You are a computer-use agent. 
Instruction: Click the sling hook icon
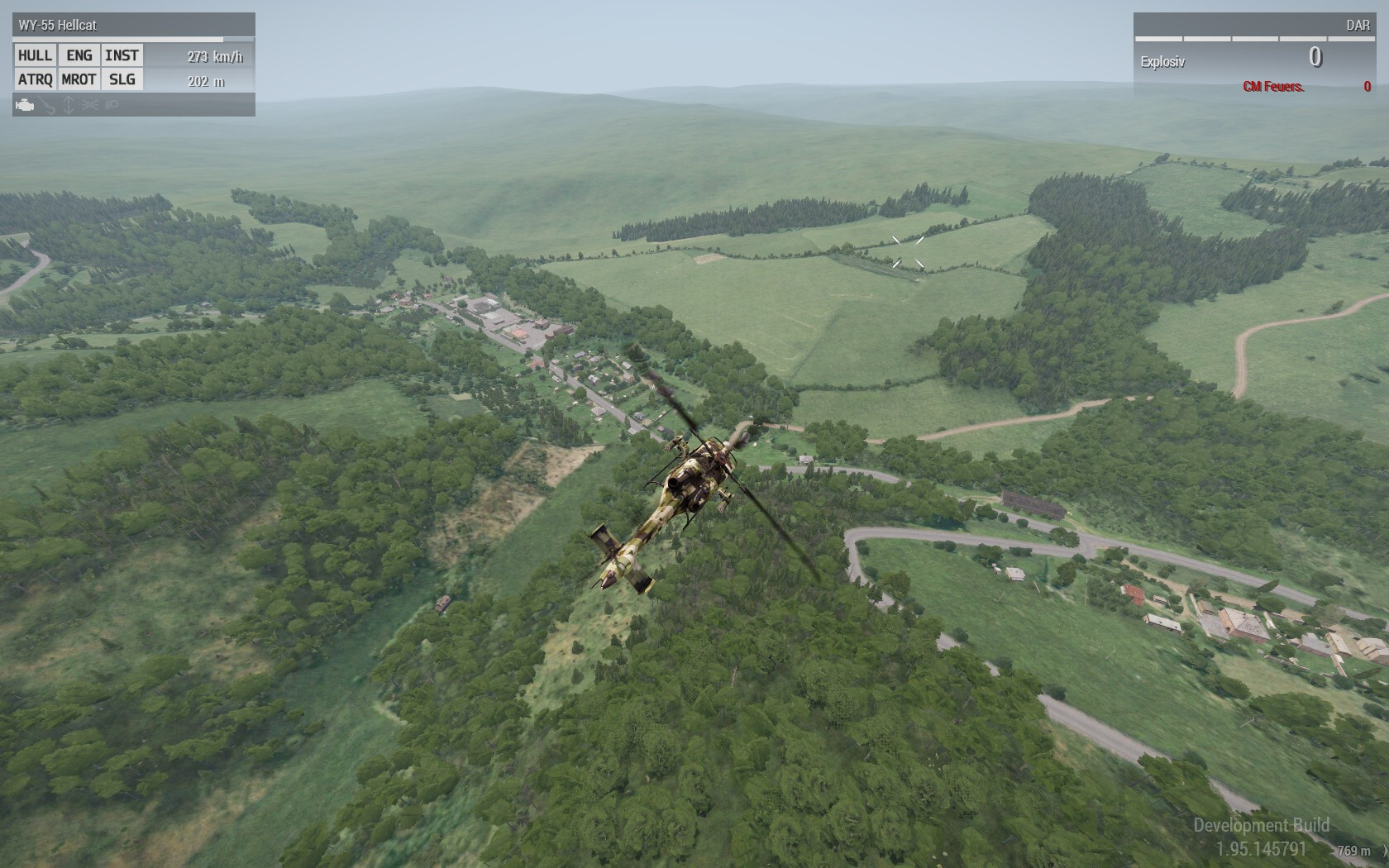coord(48,105)
